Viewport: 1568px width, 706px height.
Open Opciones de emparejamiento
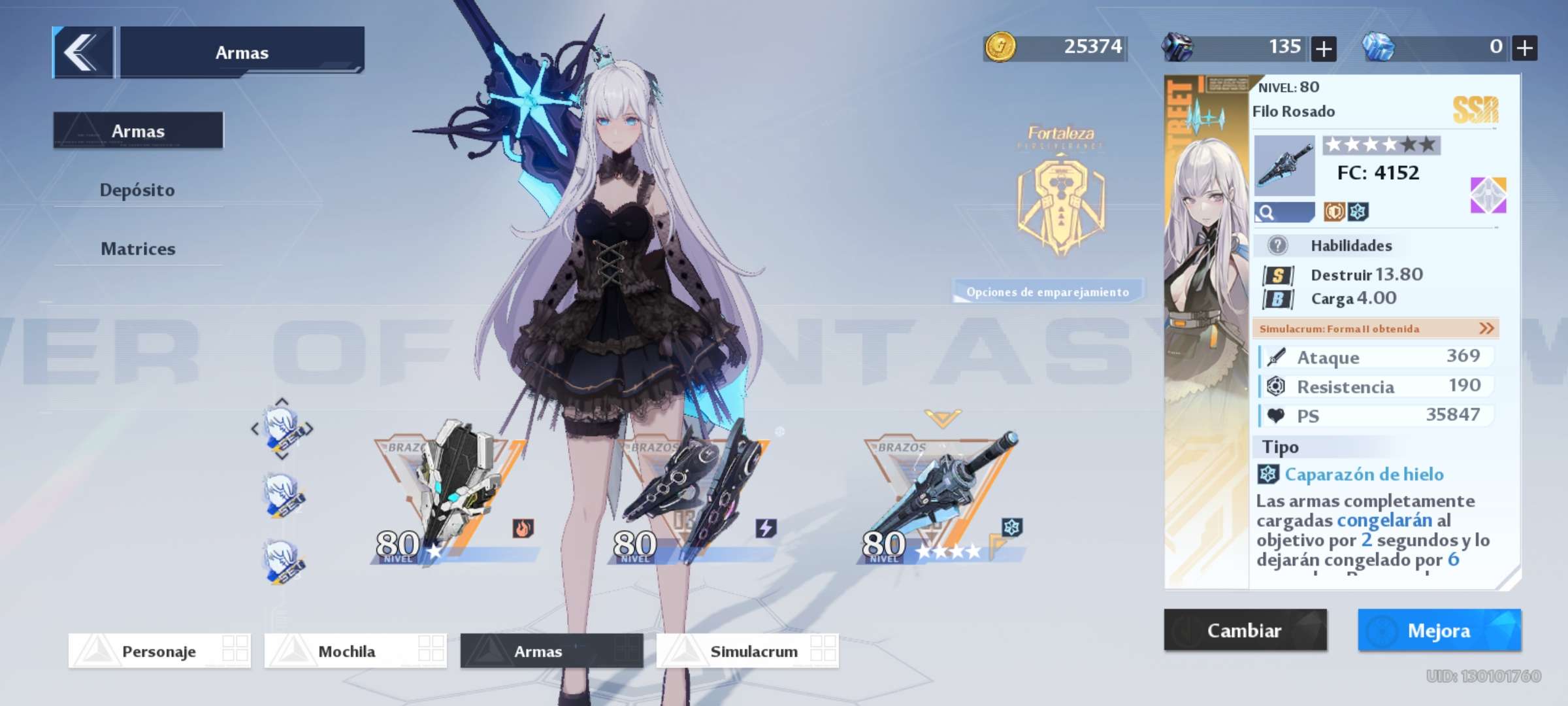pyautogui.click(x=1047, y=292)
